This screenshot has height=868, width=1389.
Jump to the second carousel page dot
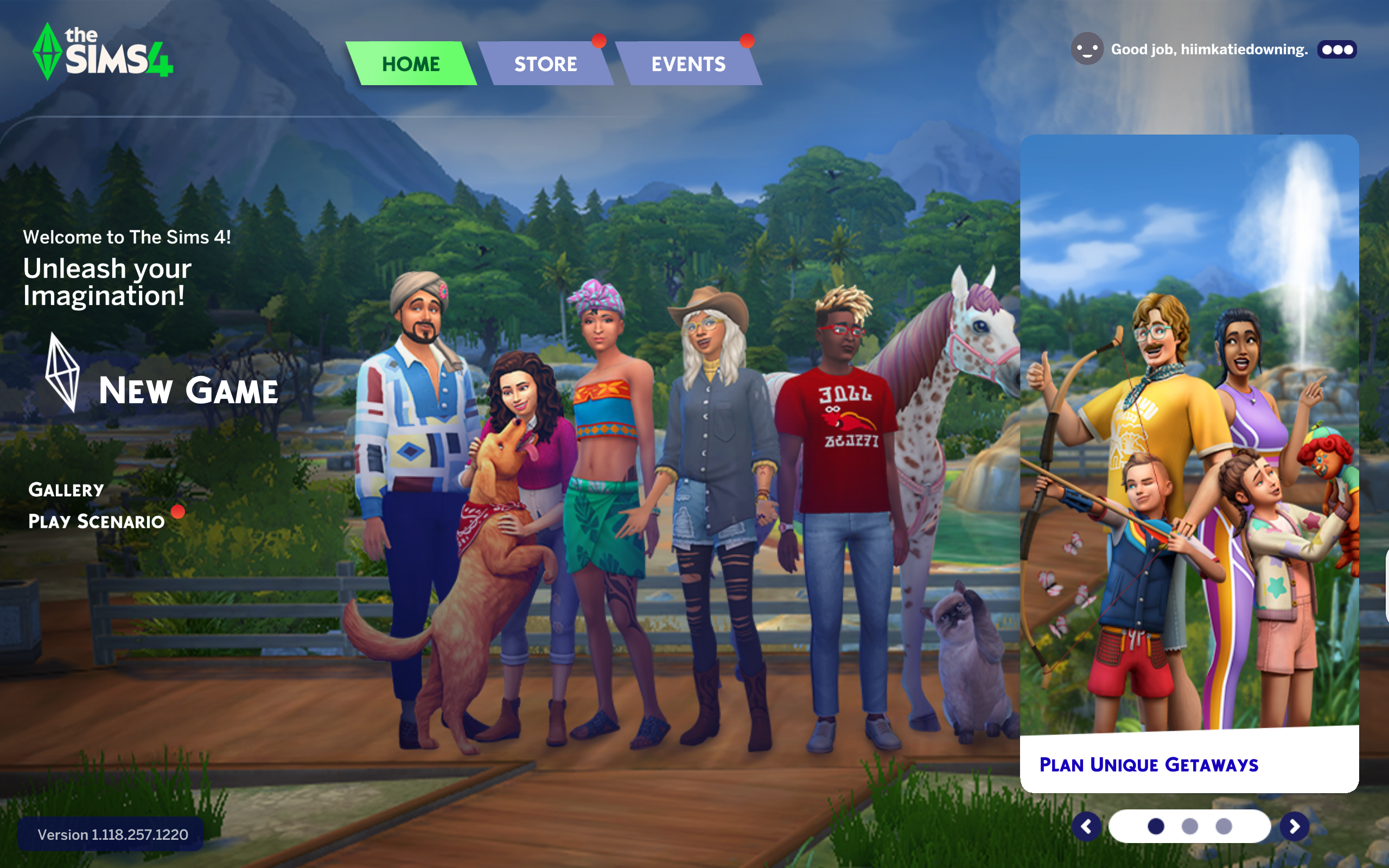[x=1190, y=827]
